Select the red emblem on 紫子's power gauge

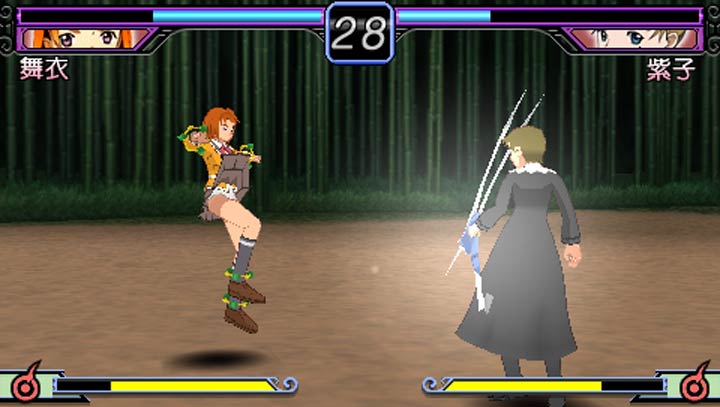pos(694,381)
